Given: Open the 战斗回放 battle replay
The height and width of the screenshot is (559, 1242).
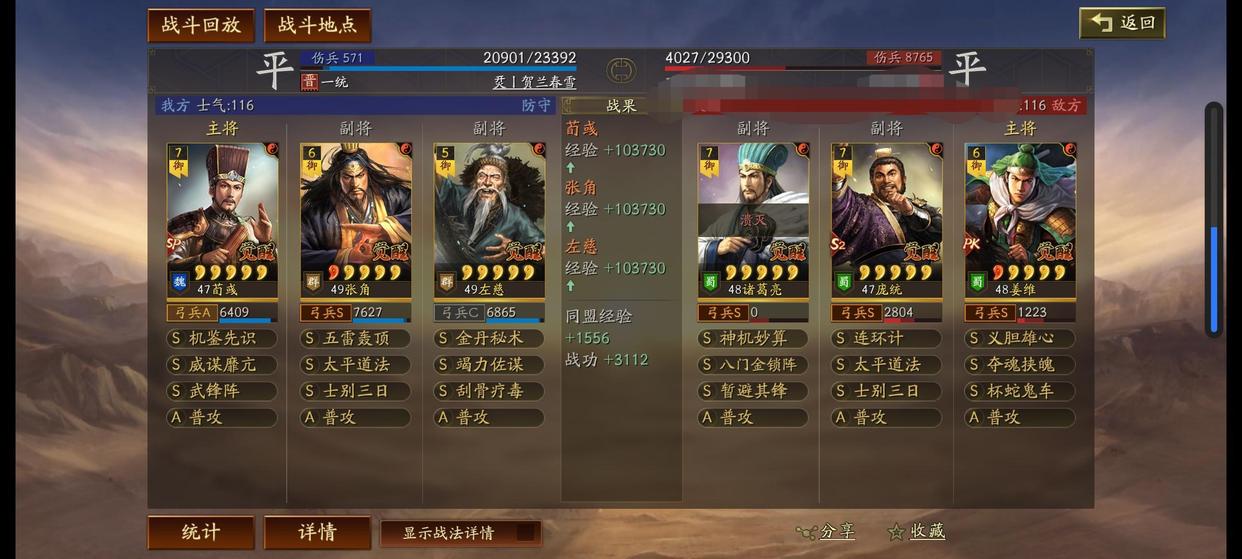Looking at the screenshot, I should tap(201, 25).
